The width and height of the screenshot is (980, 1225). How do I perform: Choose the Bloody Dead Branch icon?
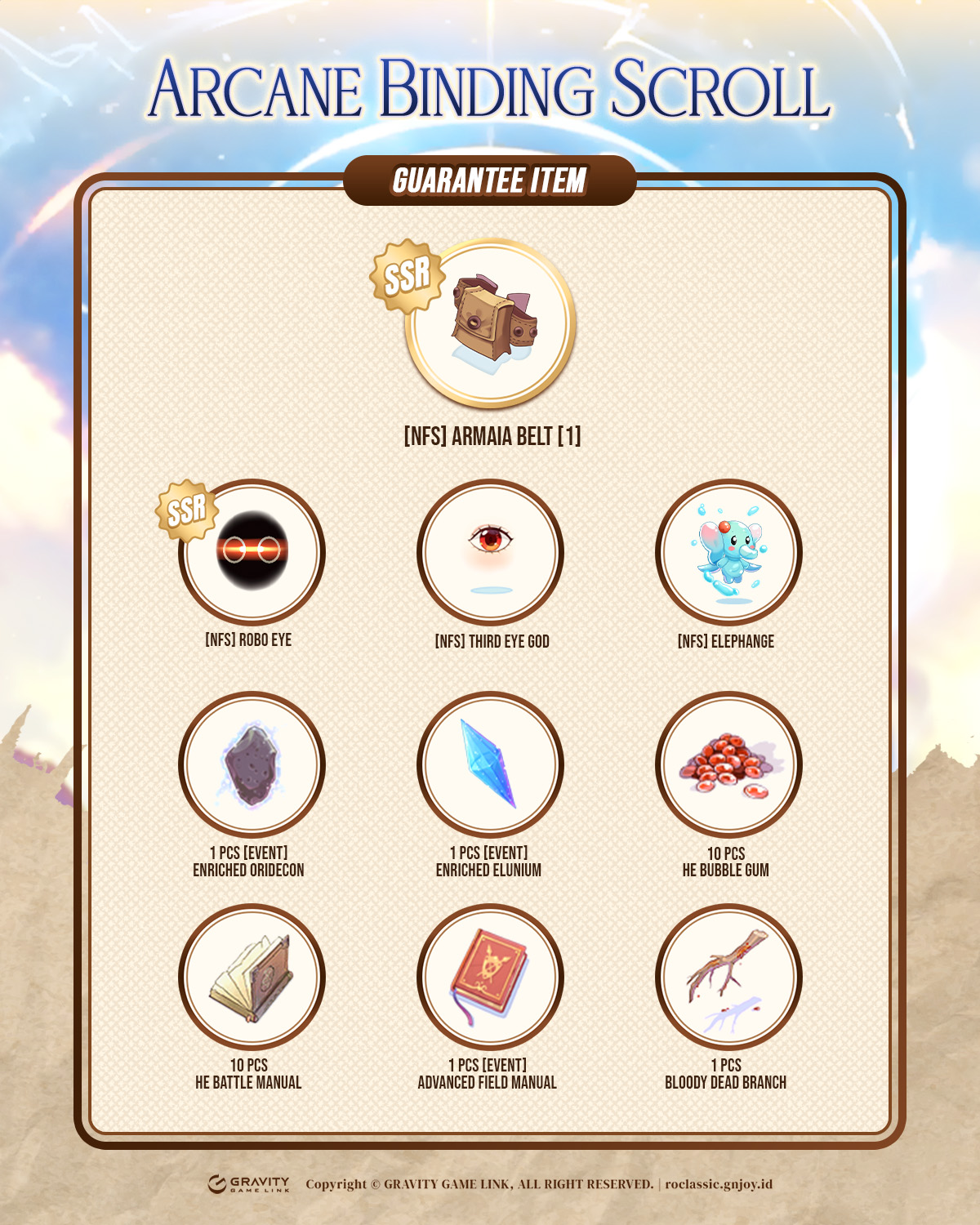tap(728, 978)
